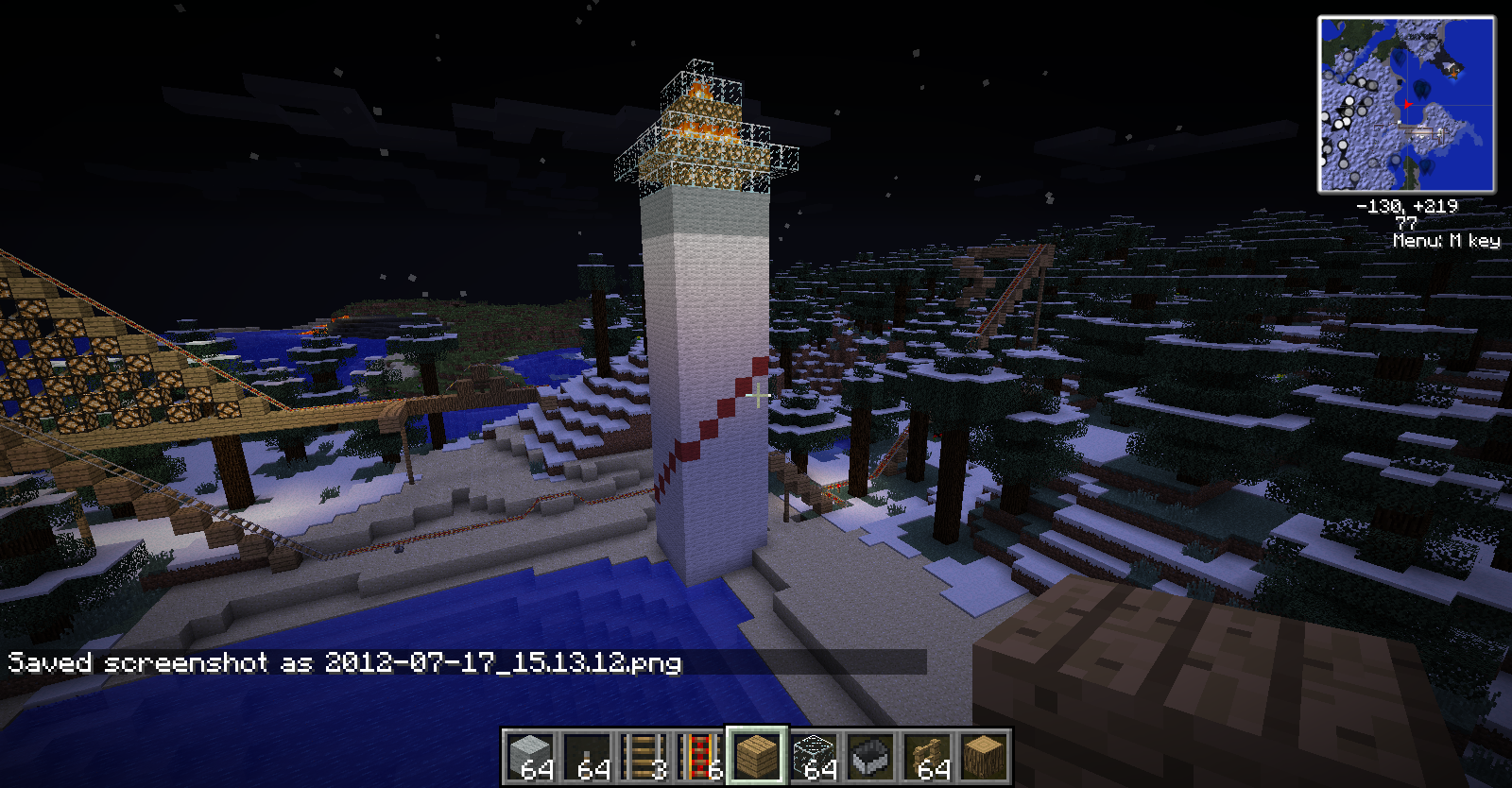Switch to the powered rails slot
The image size is (1512, 788).
[700, 756]
